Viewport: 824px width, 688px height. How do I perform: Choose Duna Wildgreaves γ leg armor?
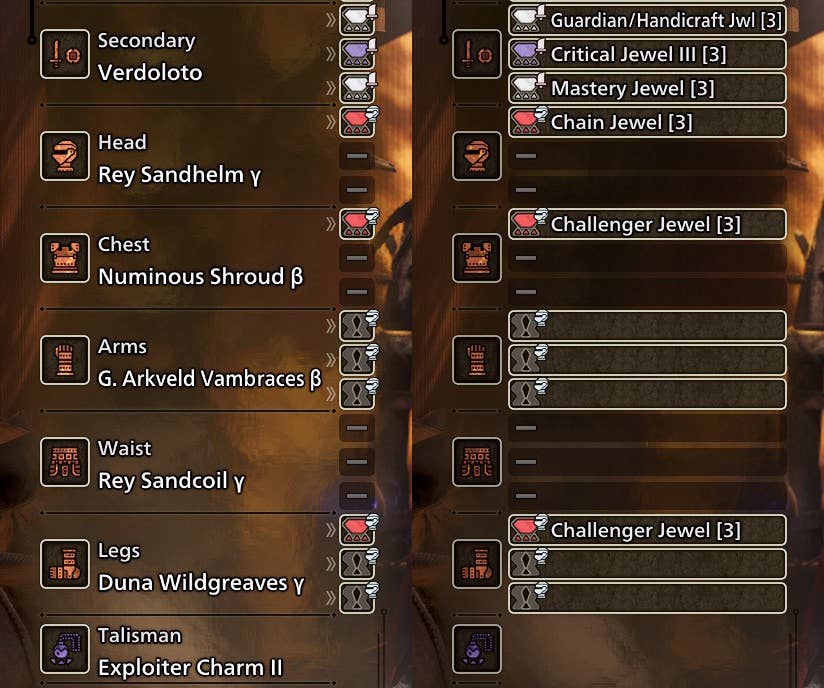200,582
